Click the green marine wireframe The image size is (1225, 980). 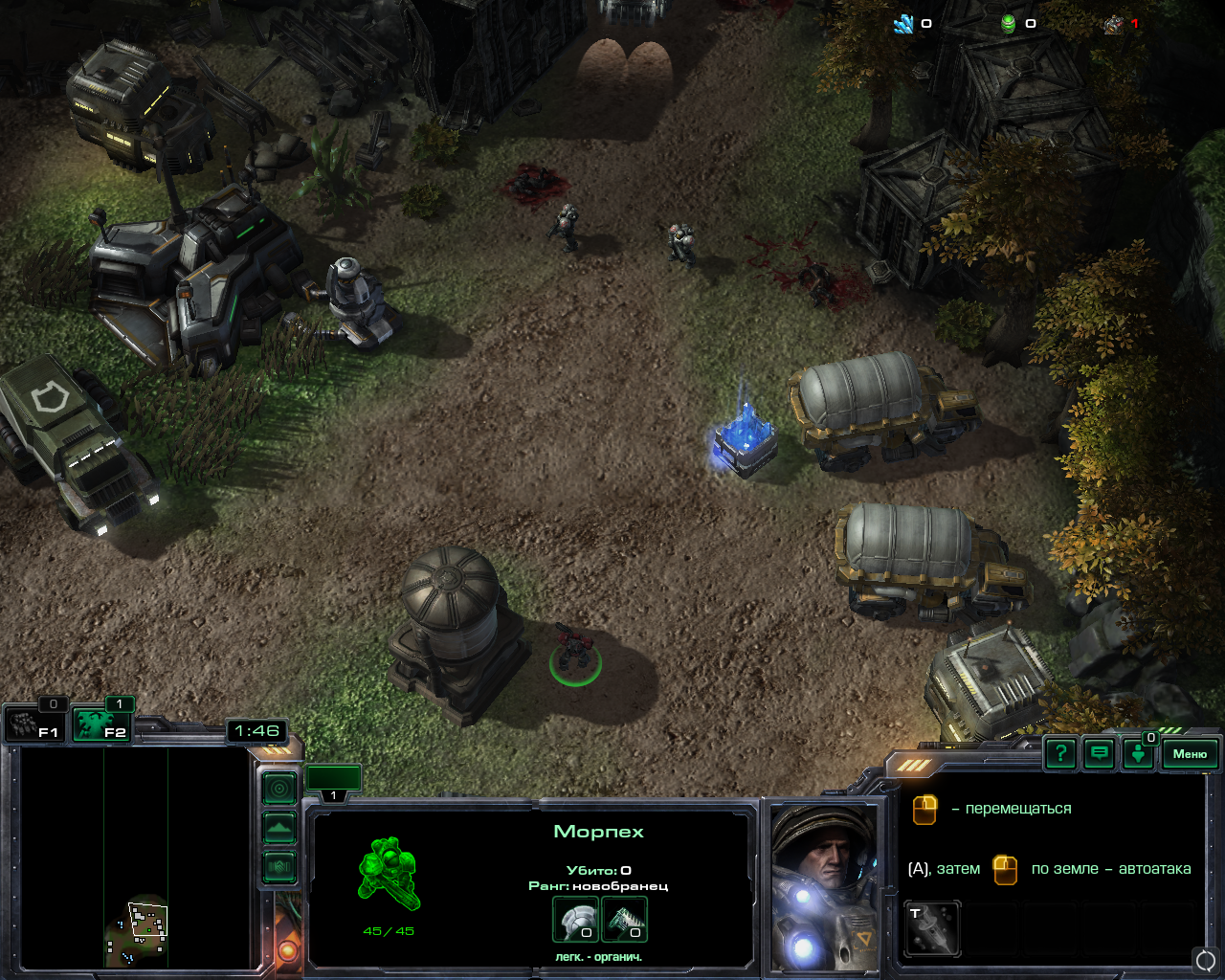[389, 873]
